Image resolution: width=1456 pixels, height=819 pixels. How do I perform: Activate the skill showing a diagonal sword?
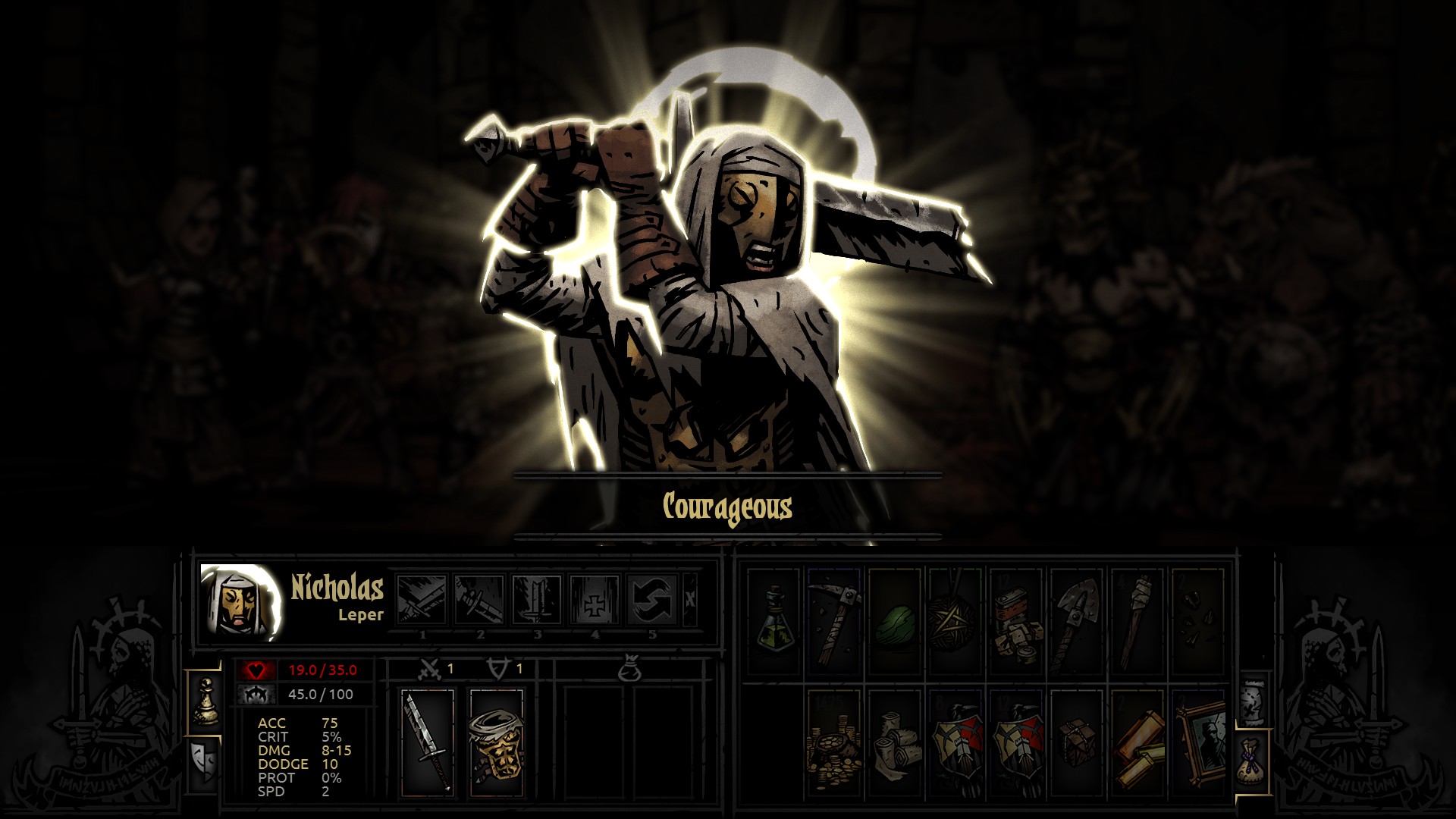[480, 599]
